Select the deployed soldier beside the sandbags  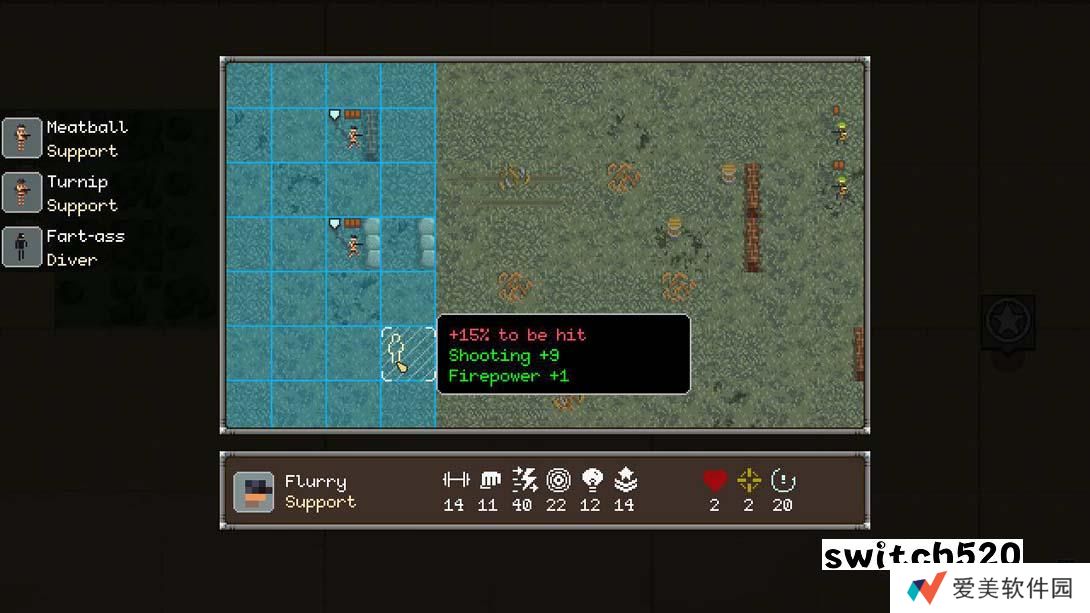[353, 245]
